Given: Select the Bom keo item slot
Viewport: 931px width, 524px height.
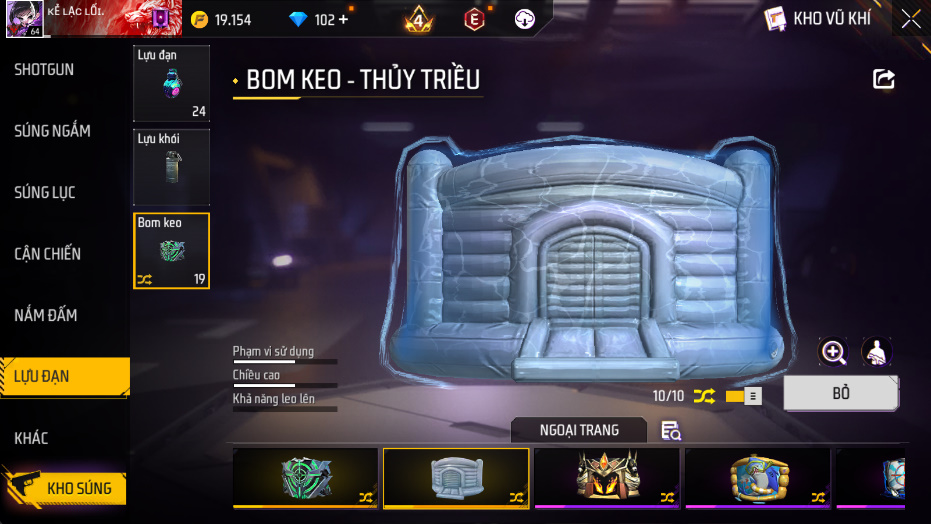Looking at the screenshot, I should pyautogui.click(x=171, y=250).
